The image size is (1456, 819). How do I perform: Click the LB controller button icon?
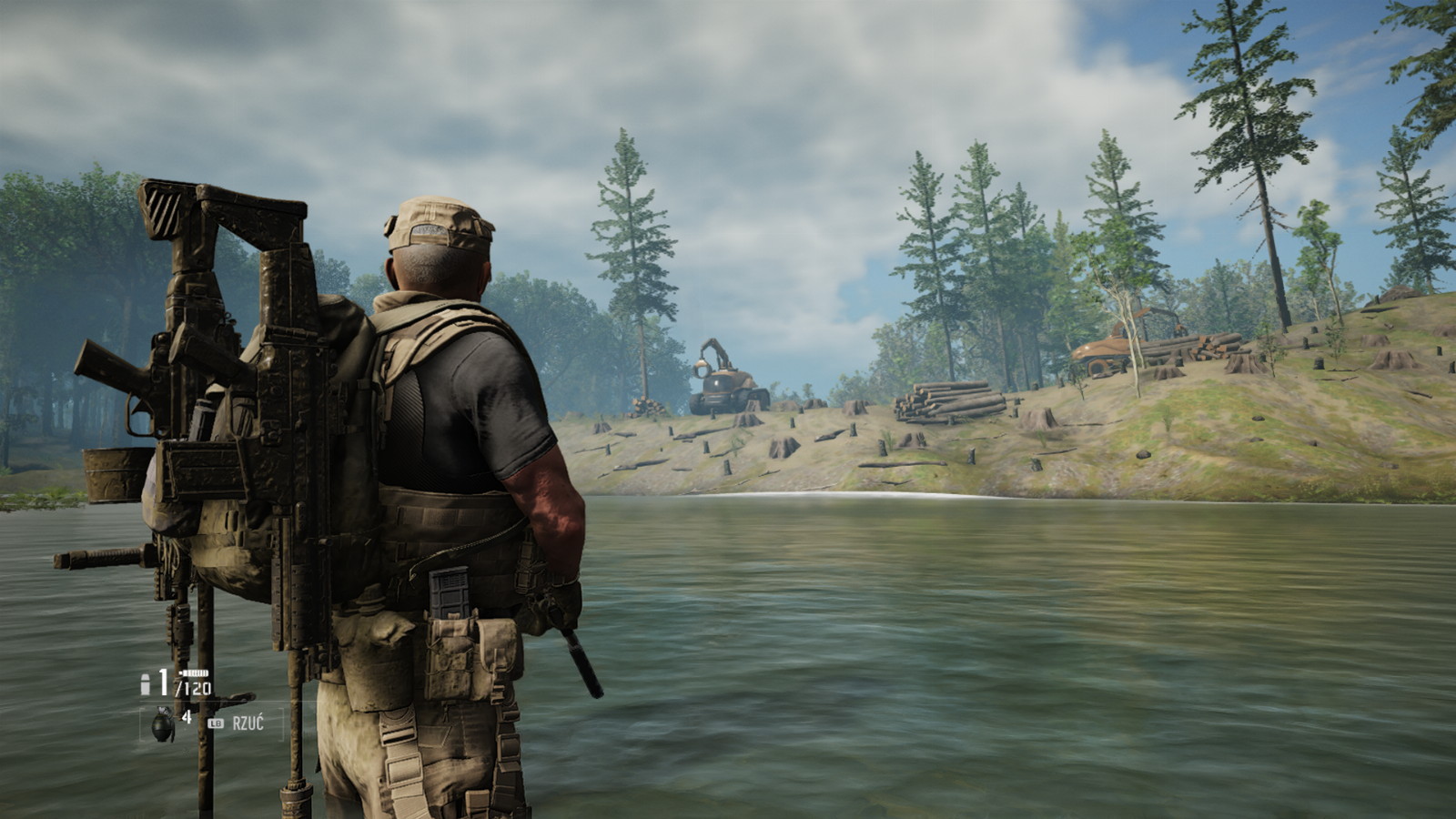(x=215, y=723)
